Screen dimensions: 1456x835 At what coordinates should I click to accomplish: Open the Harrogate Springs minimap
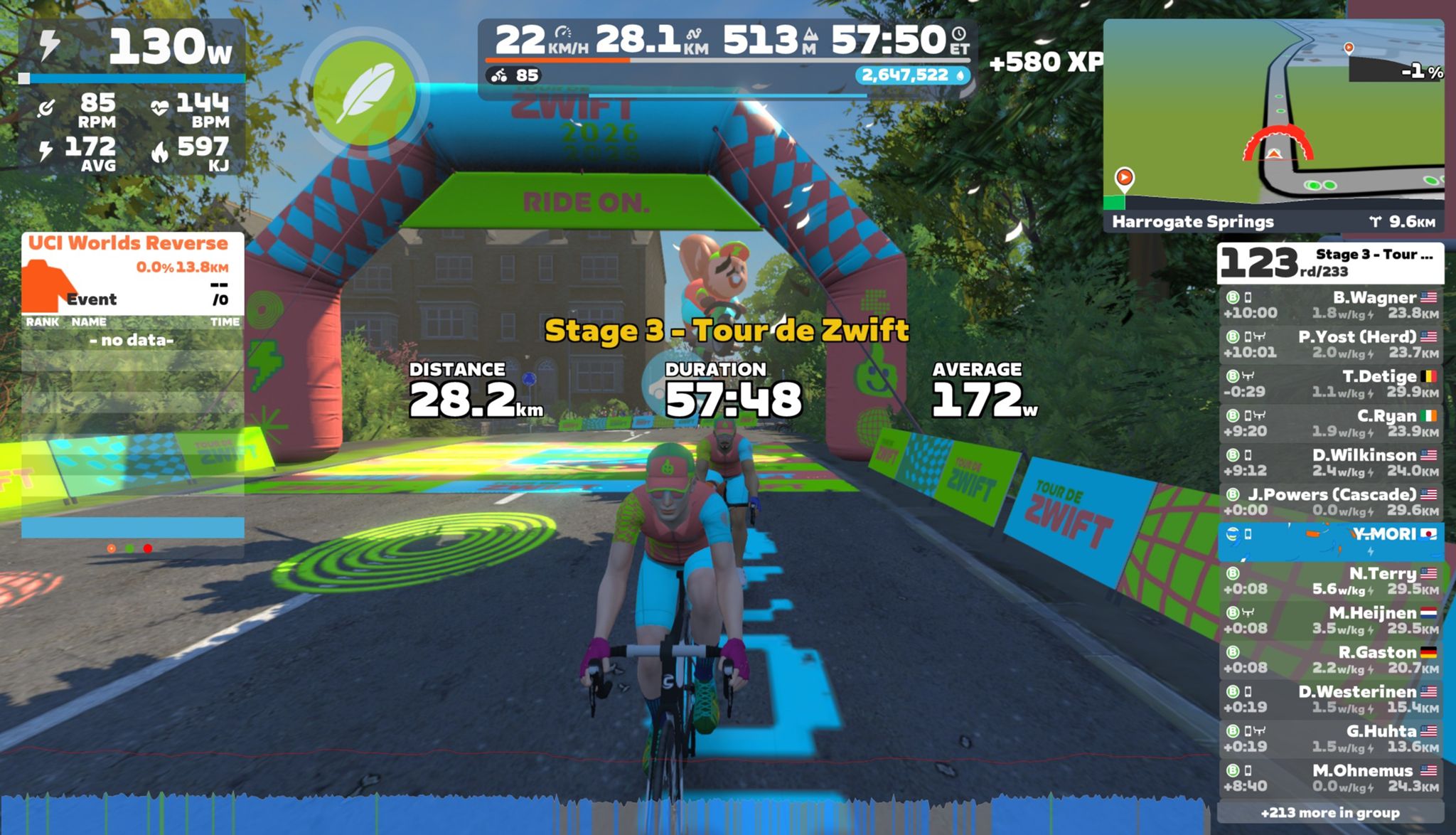tap(1273, 125)
